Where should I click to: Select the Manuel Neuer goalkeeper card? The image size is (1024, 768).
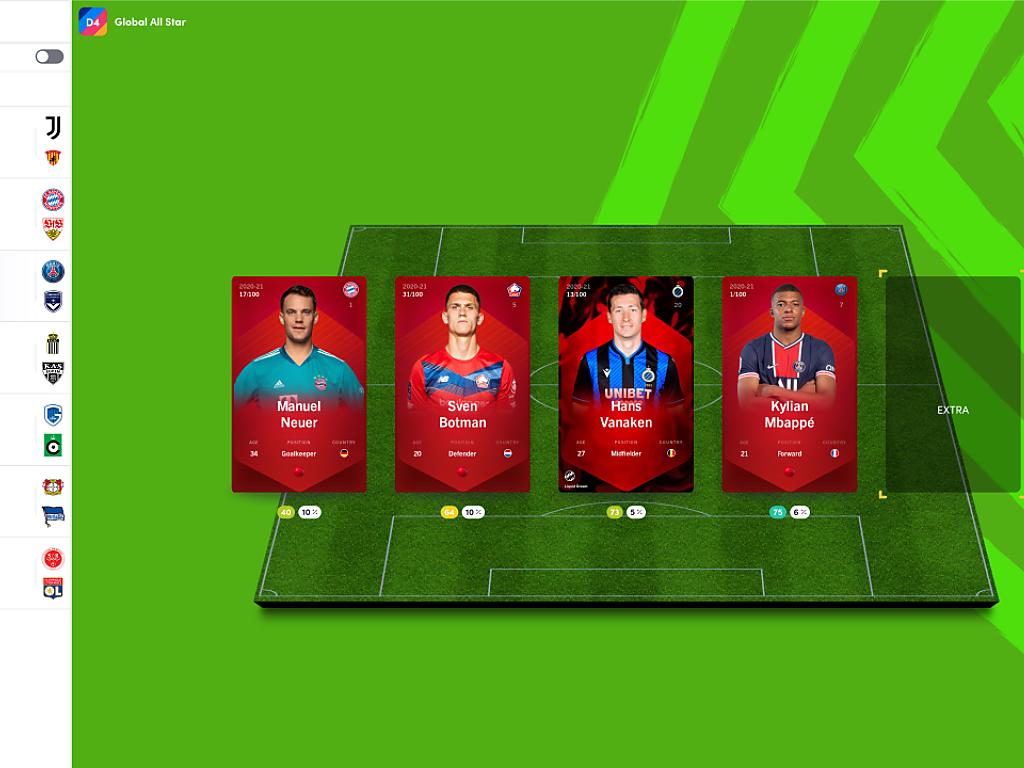pyautogui.click(x=299, y=384)
